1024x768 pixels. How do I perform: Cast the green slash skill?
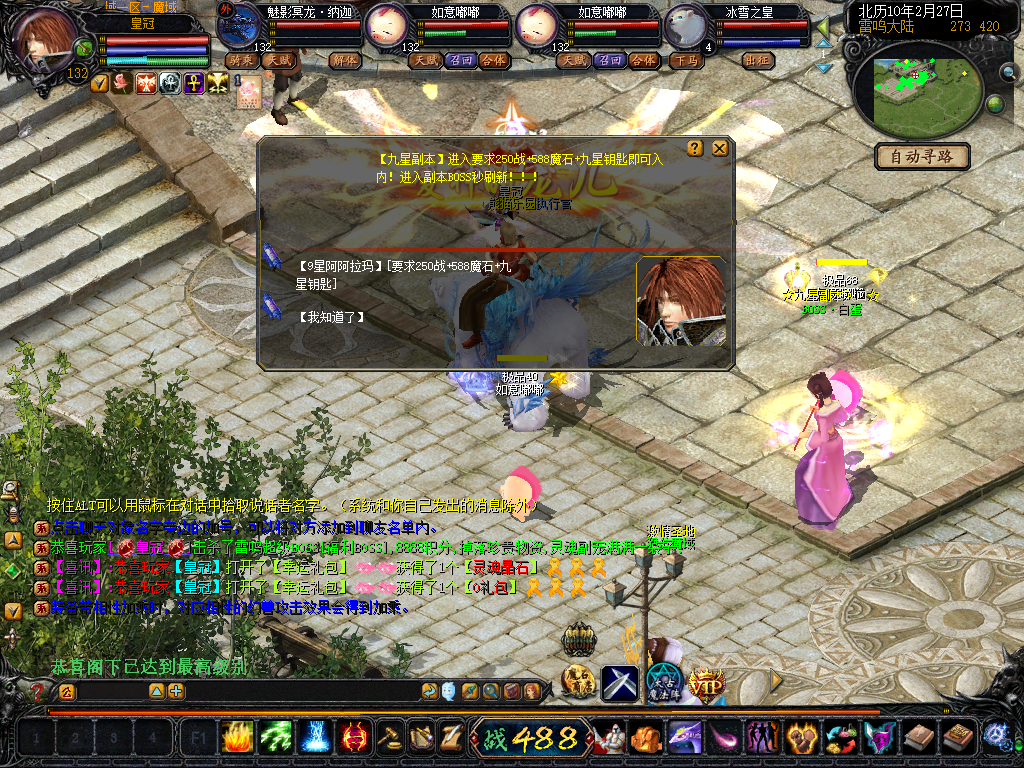276,738
